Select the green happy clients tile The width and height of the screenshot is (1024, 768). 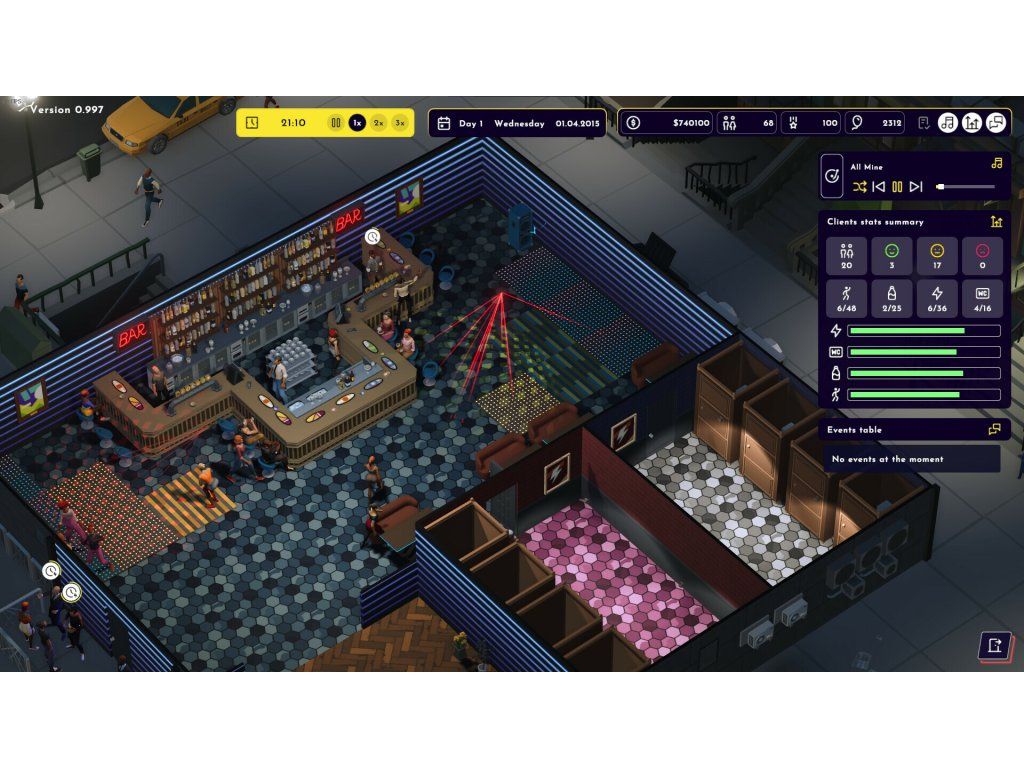(892, 256)
